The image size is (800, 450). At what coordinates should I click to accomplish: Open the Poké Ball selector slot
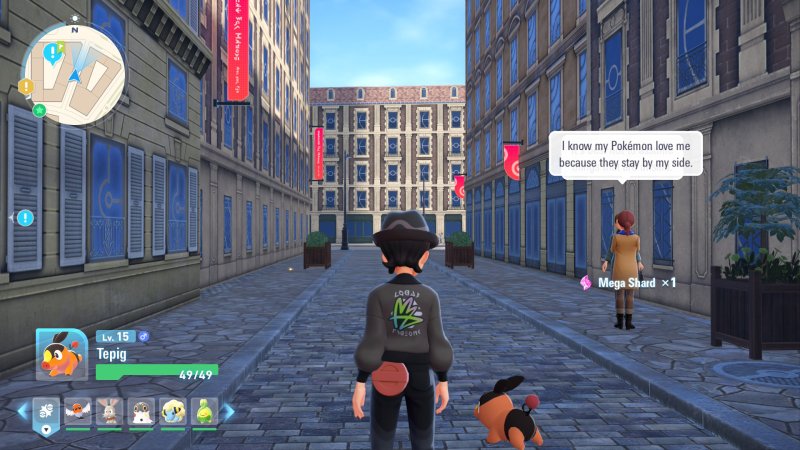[x=47, y=412]
